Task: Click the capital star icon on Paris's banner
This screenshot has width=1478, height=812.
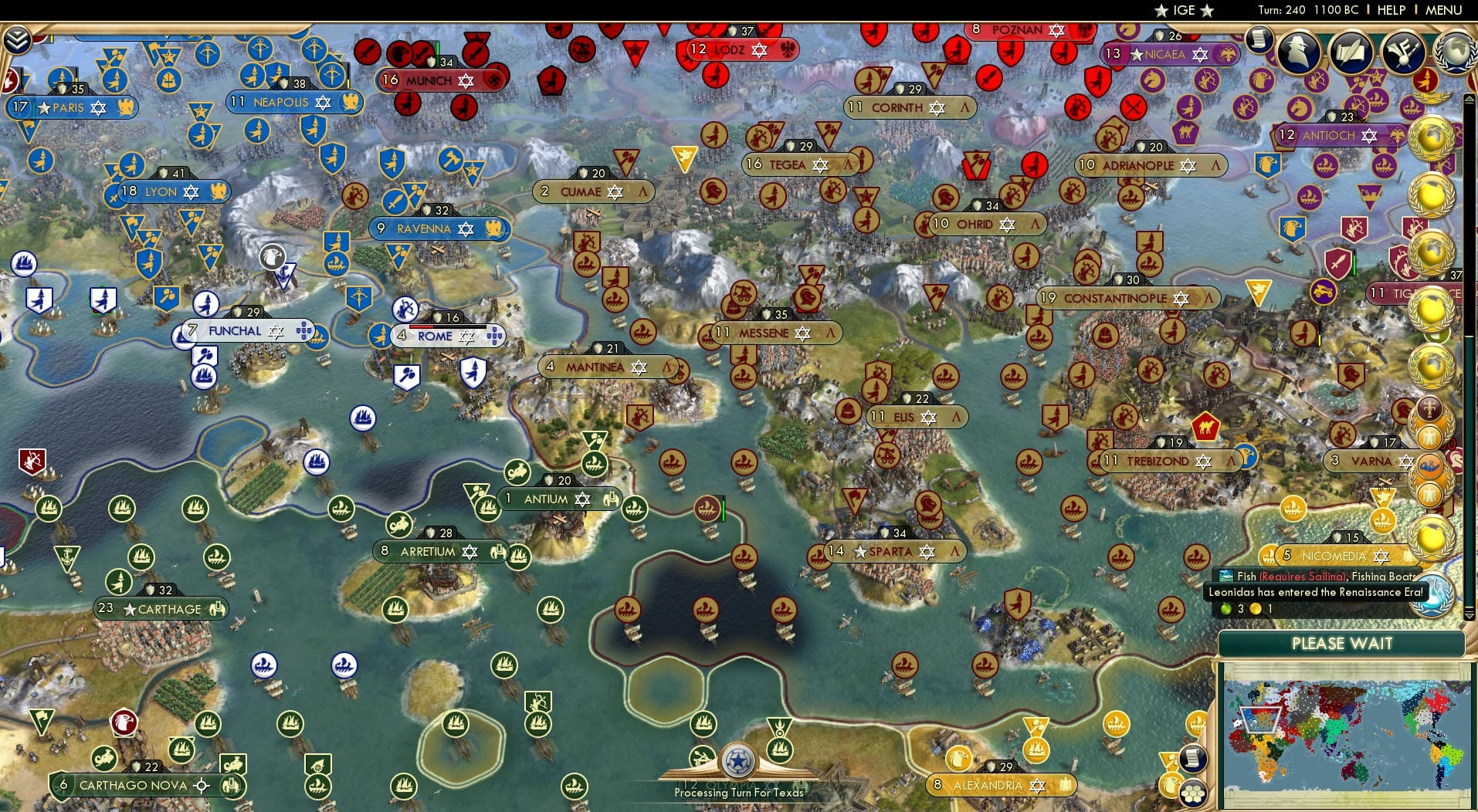Action: [45, 108]
